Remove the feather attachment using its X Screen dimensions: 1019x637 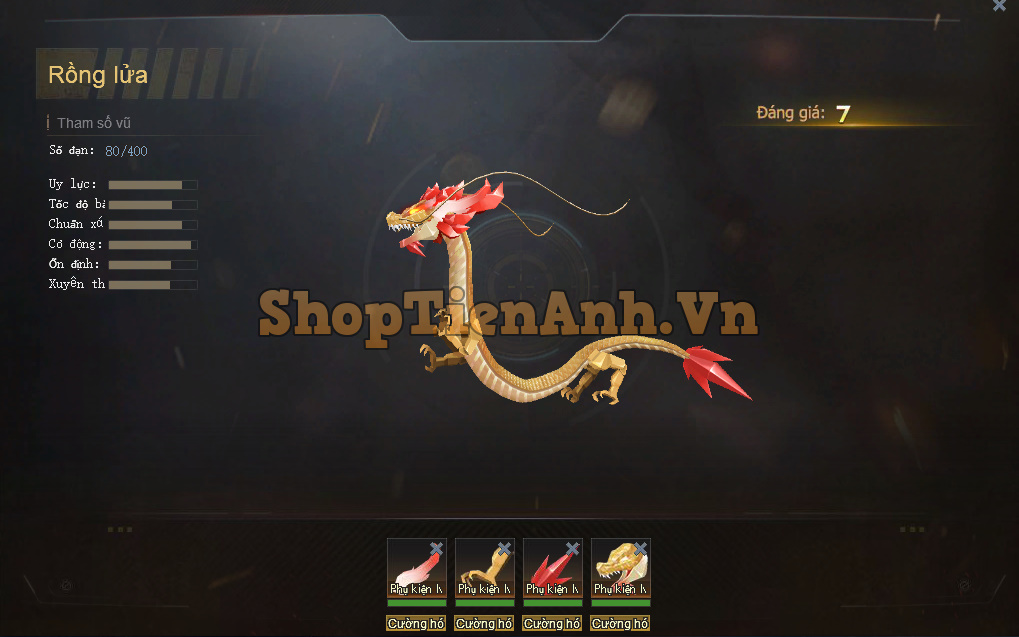[x=436, y=548]
